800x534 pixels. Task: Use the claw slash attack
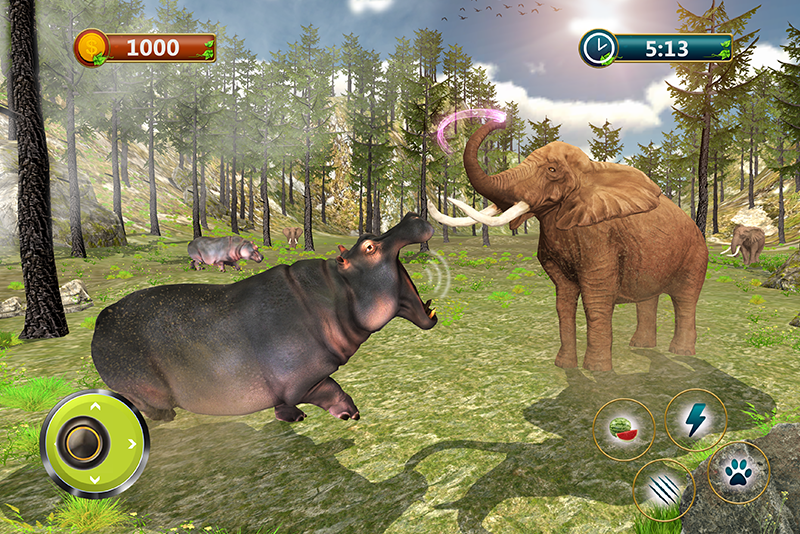(663, 490)
